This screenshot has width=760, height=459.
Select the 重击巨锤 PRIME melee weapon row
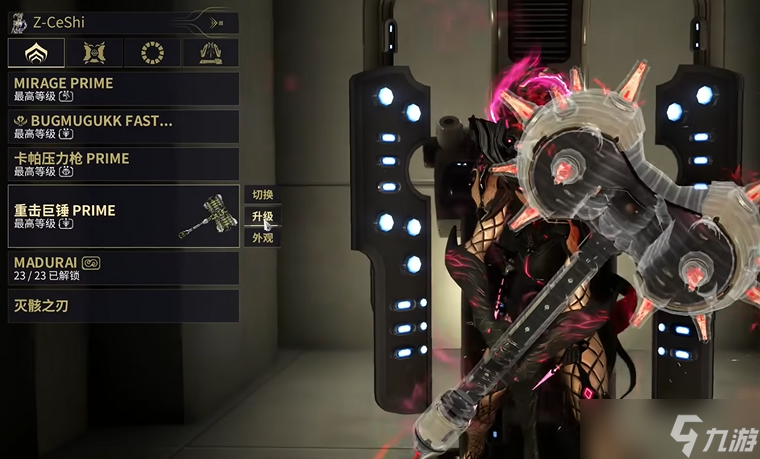pos(123,216)
